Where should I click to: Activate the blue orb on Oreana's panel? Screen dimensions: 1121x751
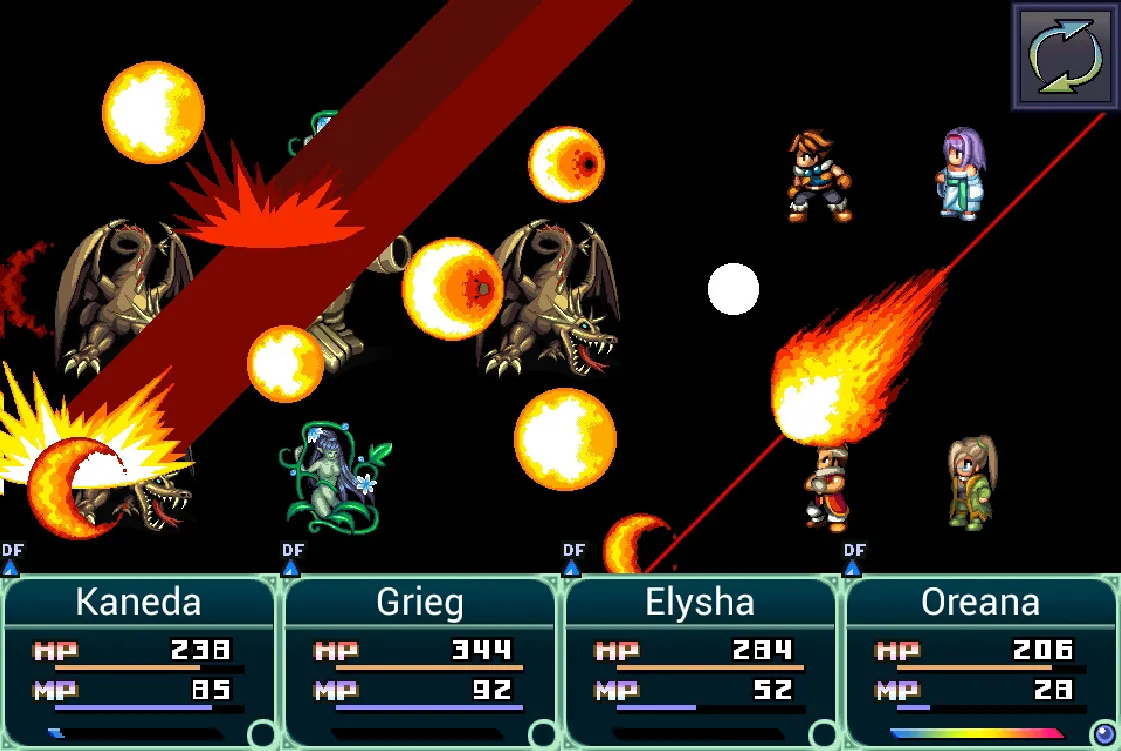(1104, 735)
